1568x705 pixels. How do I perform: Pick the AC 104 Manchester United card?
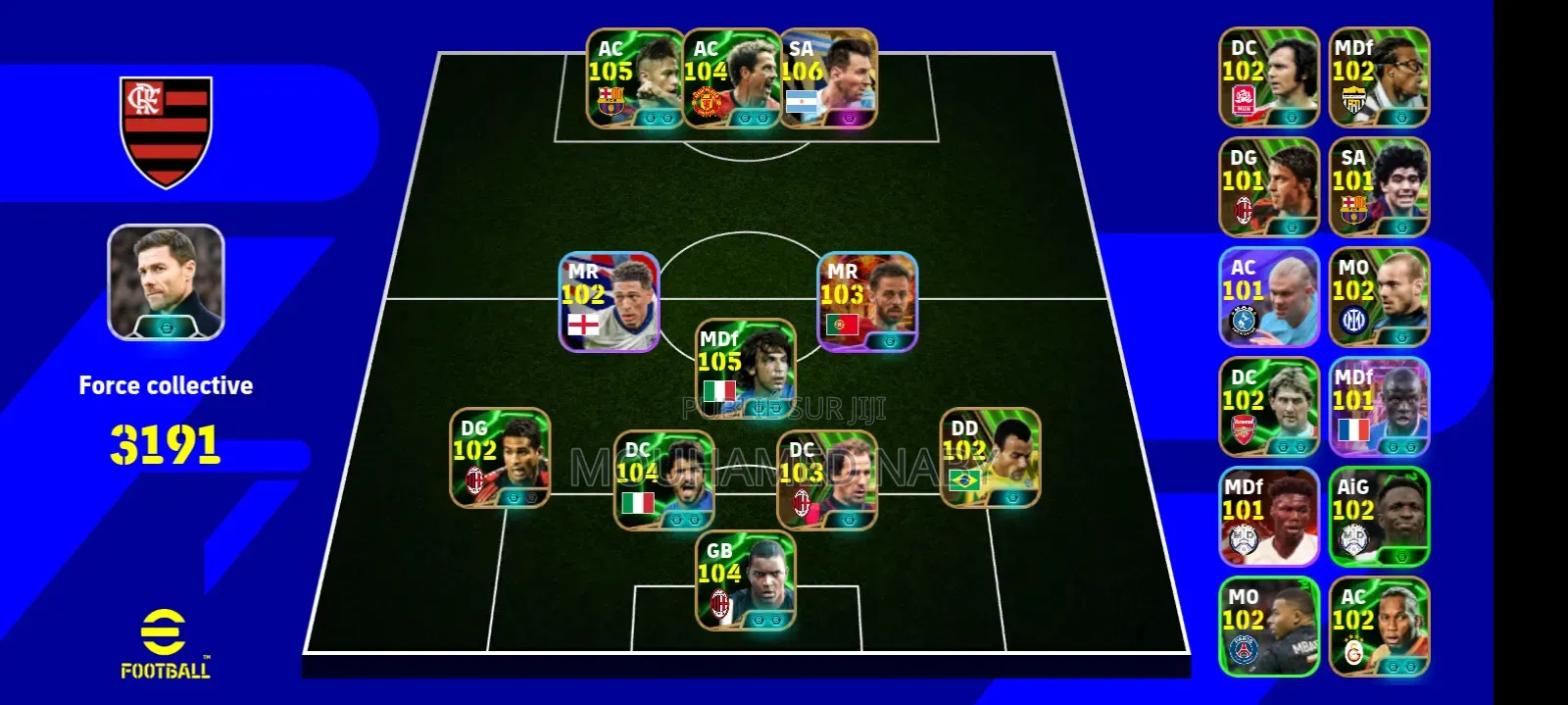click(x=731, y=79)
